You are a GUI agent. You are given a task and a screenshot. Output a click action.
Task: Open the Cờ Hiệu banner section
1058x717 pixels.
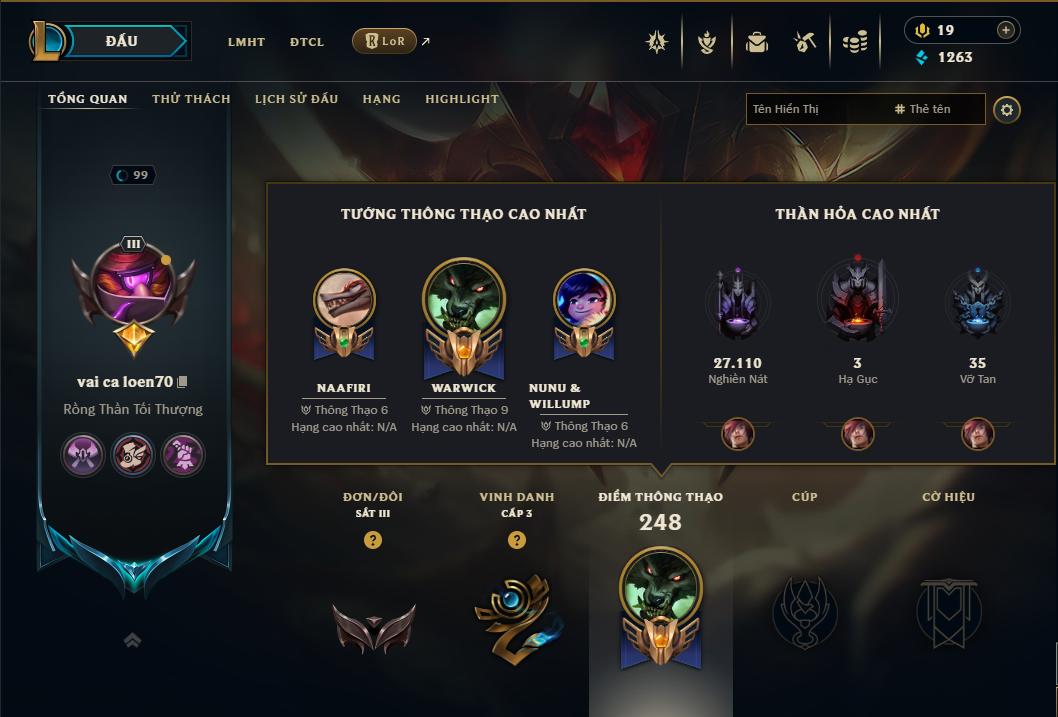948,611
